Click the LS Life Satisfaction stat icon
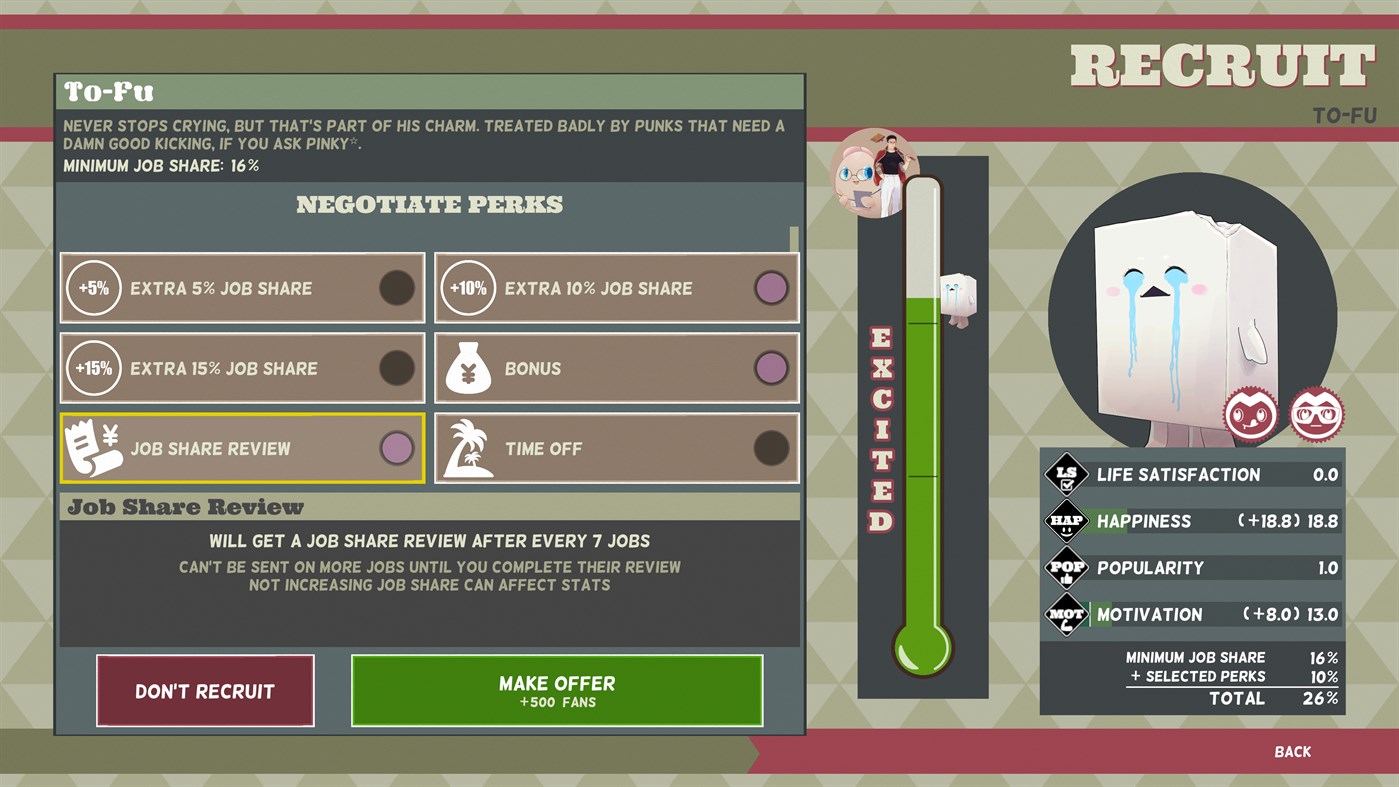The image size is (1399, 787). coord(1065,474)
